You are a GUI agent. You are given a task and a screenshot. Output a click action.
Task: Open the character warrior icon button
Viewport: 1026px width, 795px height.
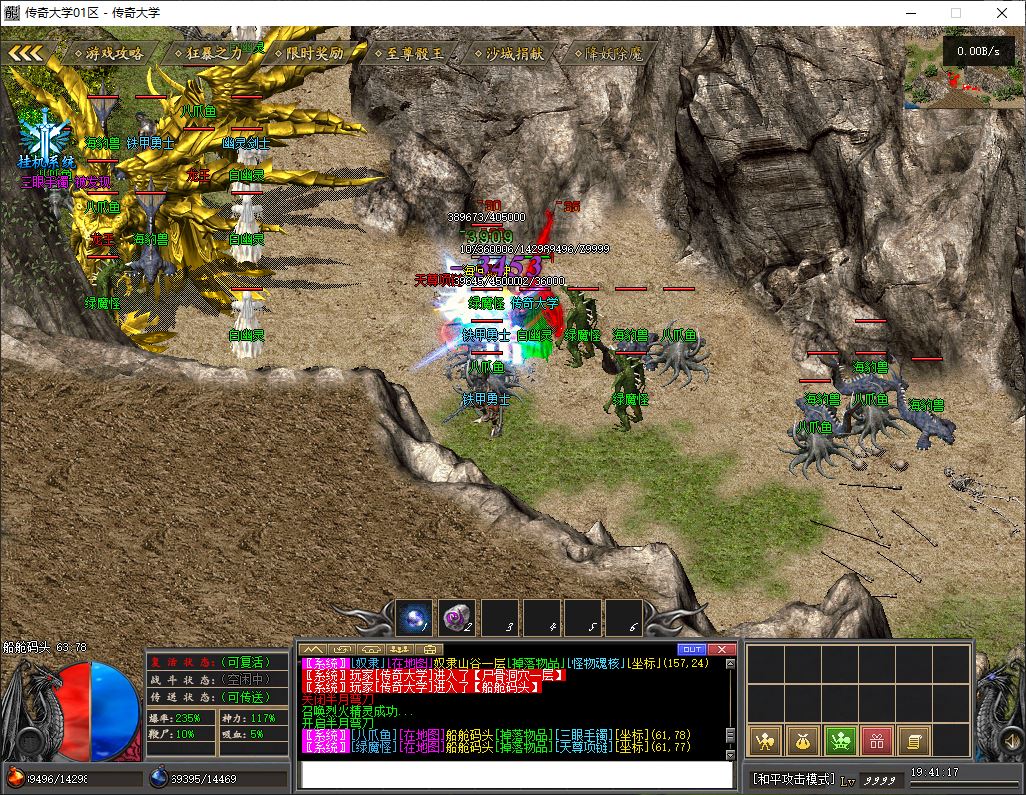pyautogui.click(x=766, y=741)
